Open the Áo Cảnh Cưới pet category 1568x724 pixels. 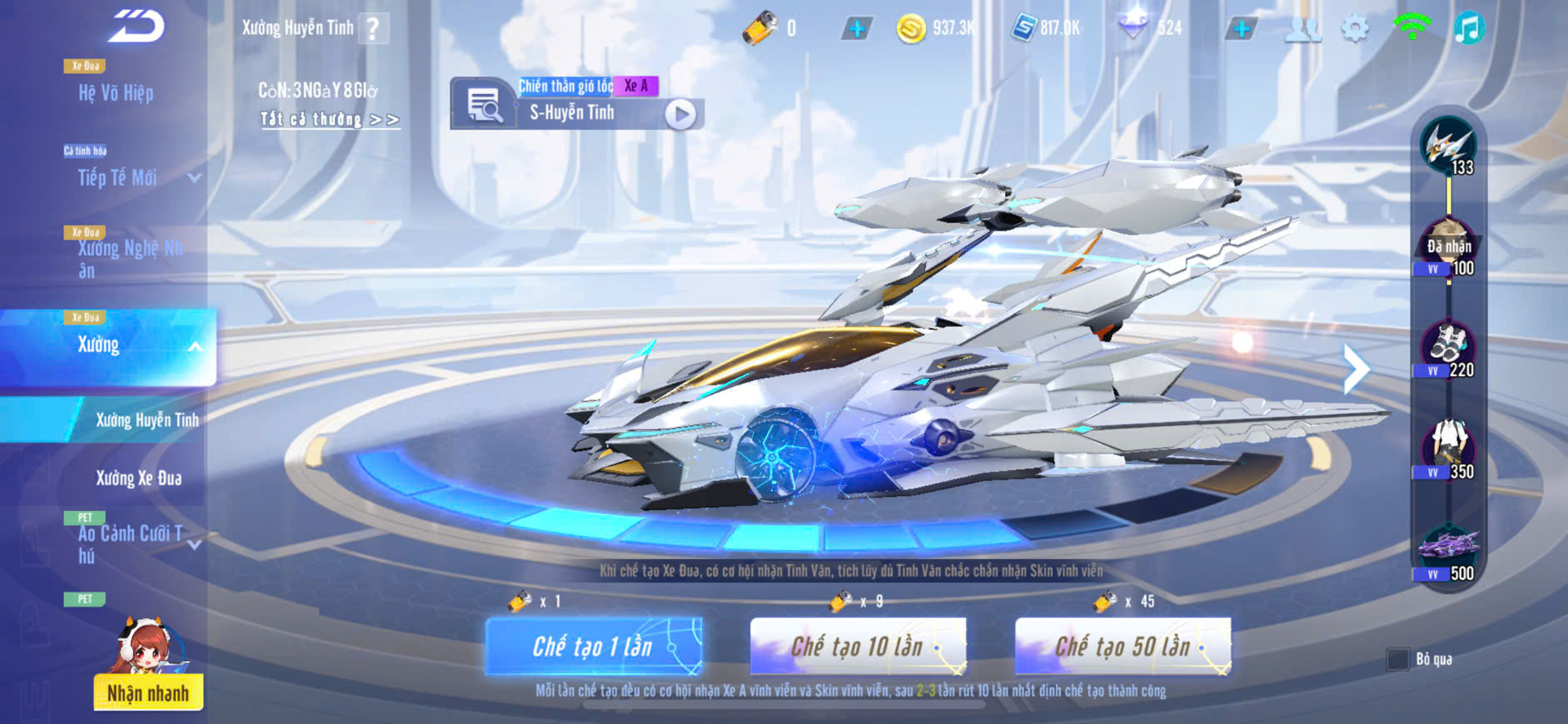click(x=132, y=544)
